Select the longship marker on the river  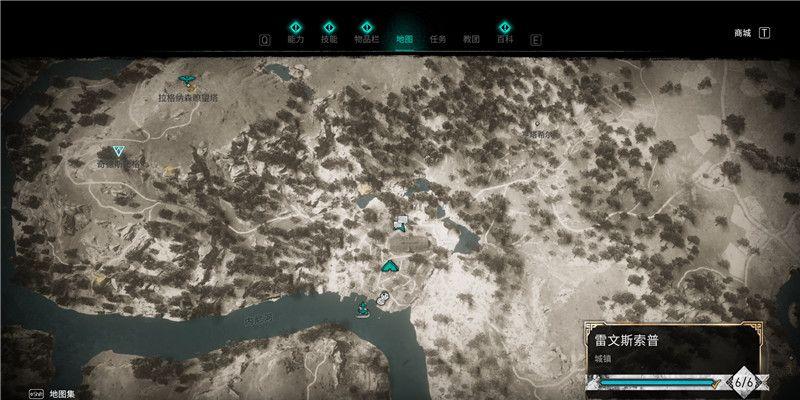tap(363, 308)
